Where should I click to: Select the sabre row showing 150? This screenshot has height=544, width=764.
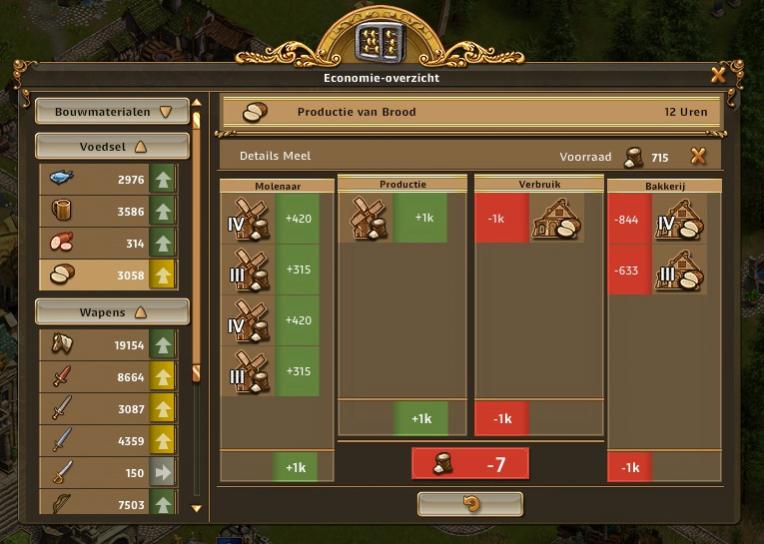(108, 473)
